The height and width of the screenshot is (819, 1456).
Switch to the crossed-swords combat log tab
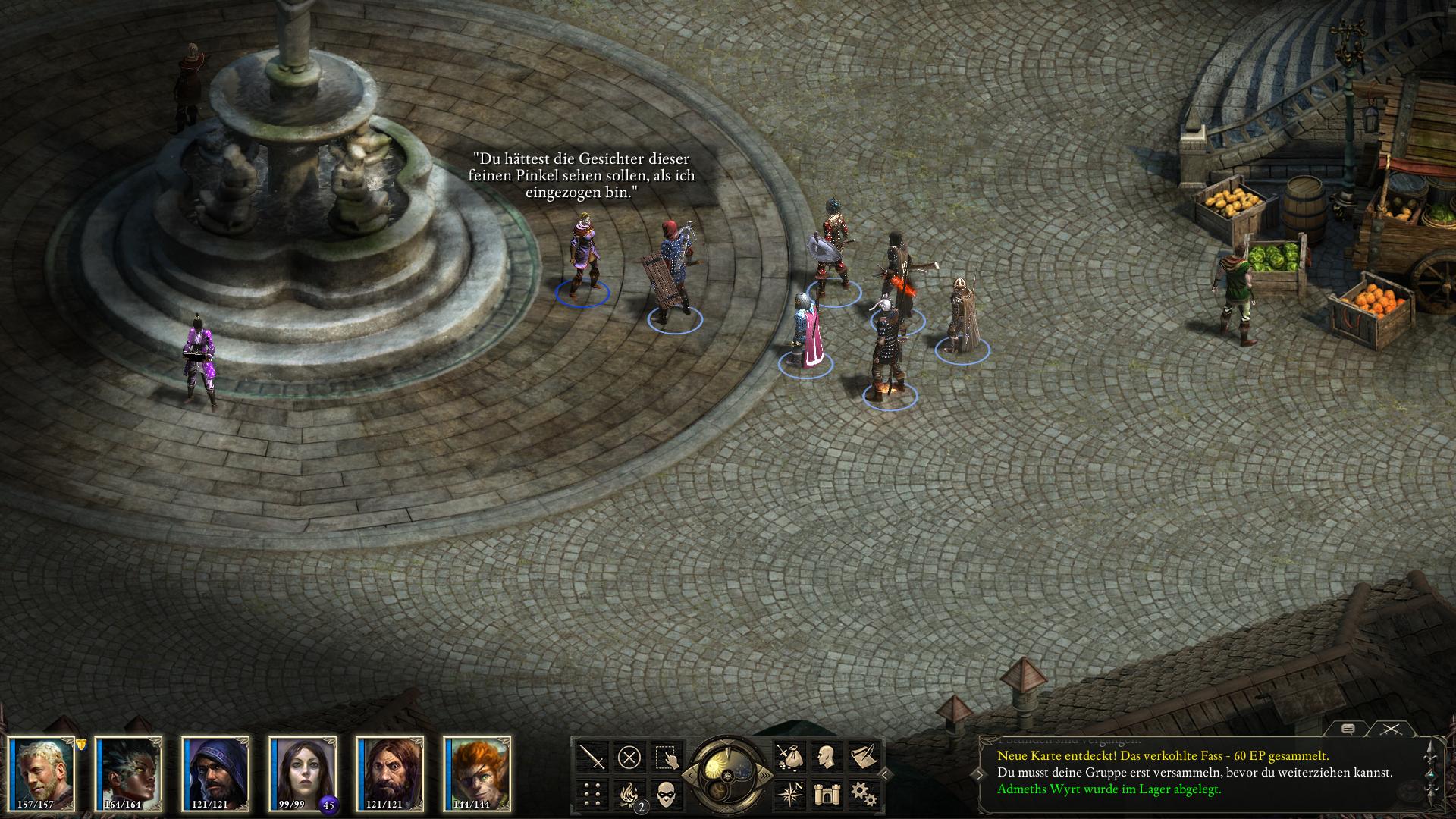coord(1390,729)
